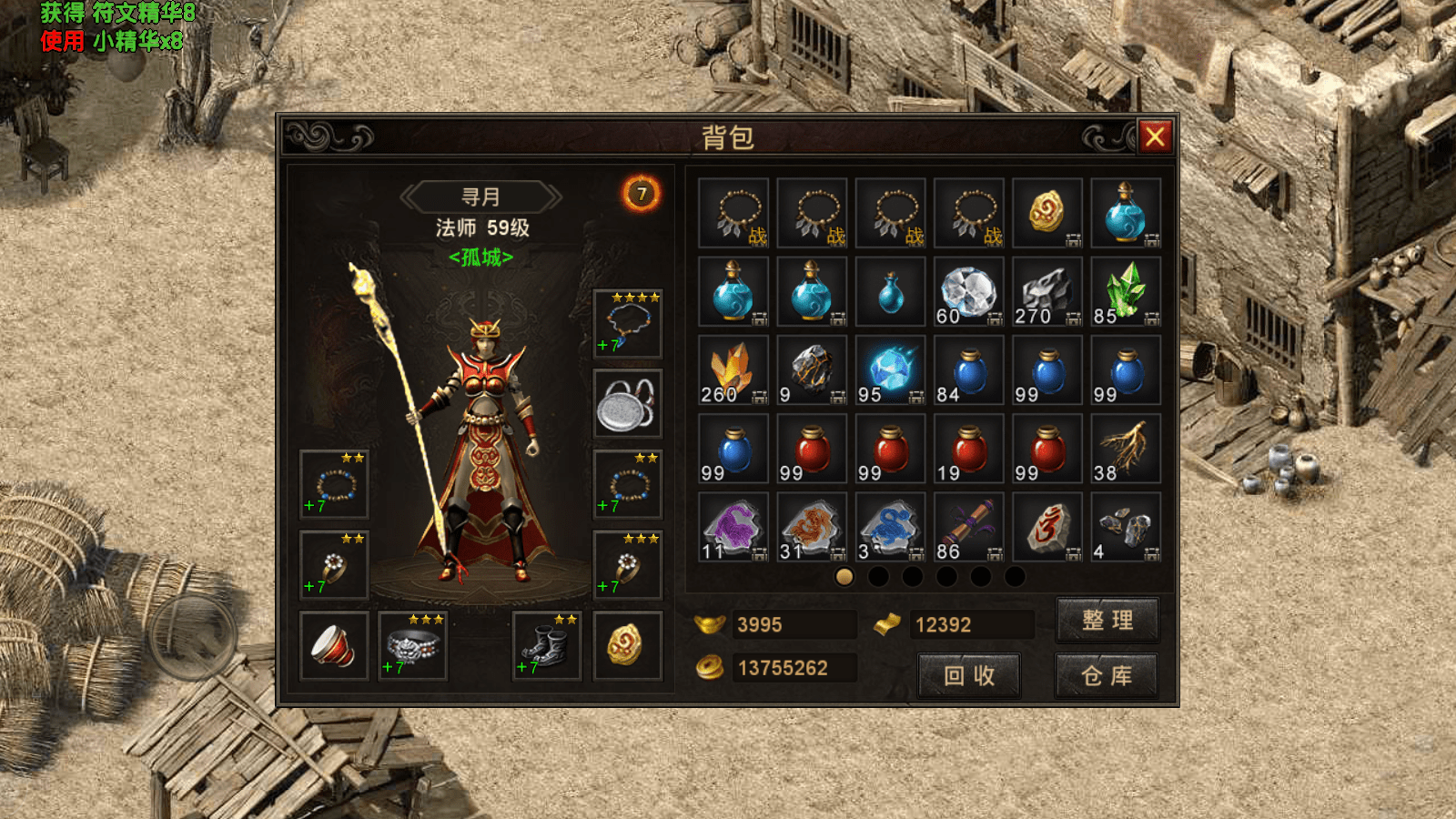This screenshot has height=819, width=1456.
Task: Pick the ginseng root item
Action: click(x=1126, y=449)
